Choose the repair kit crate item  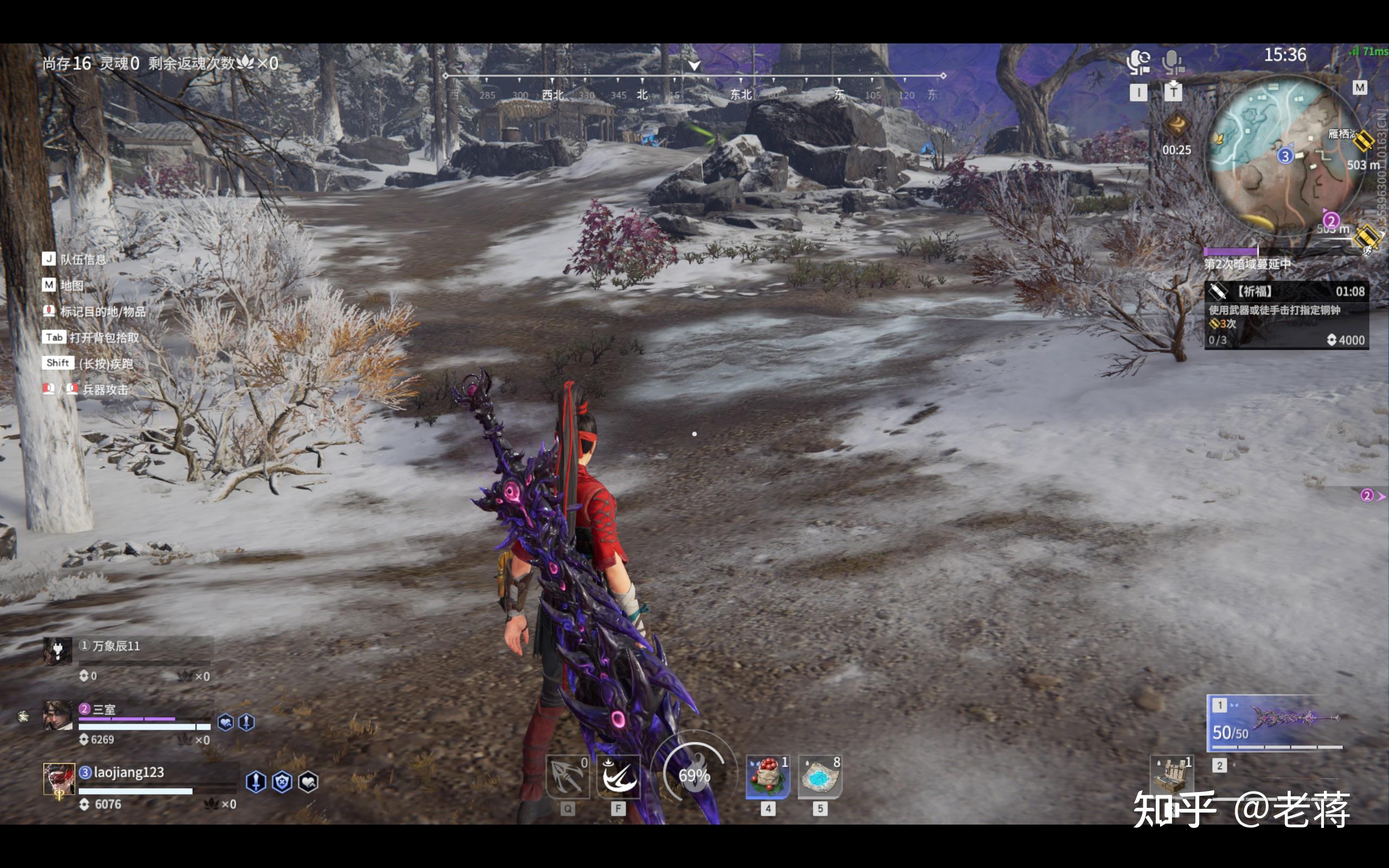pos(1171,775)
